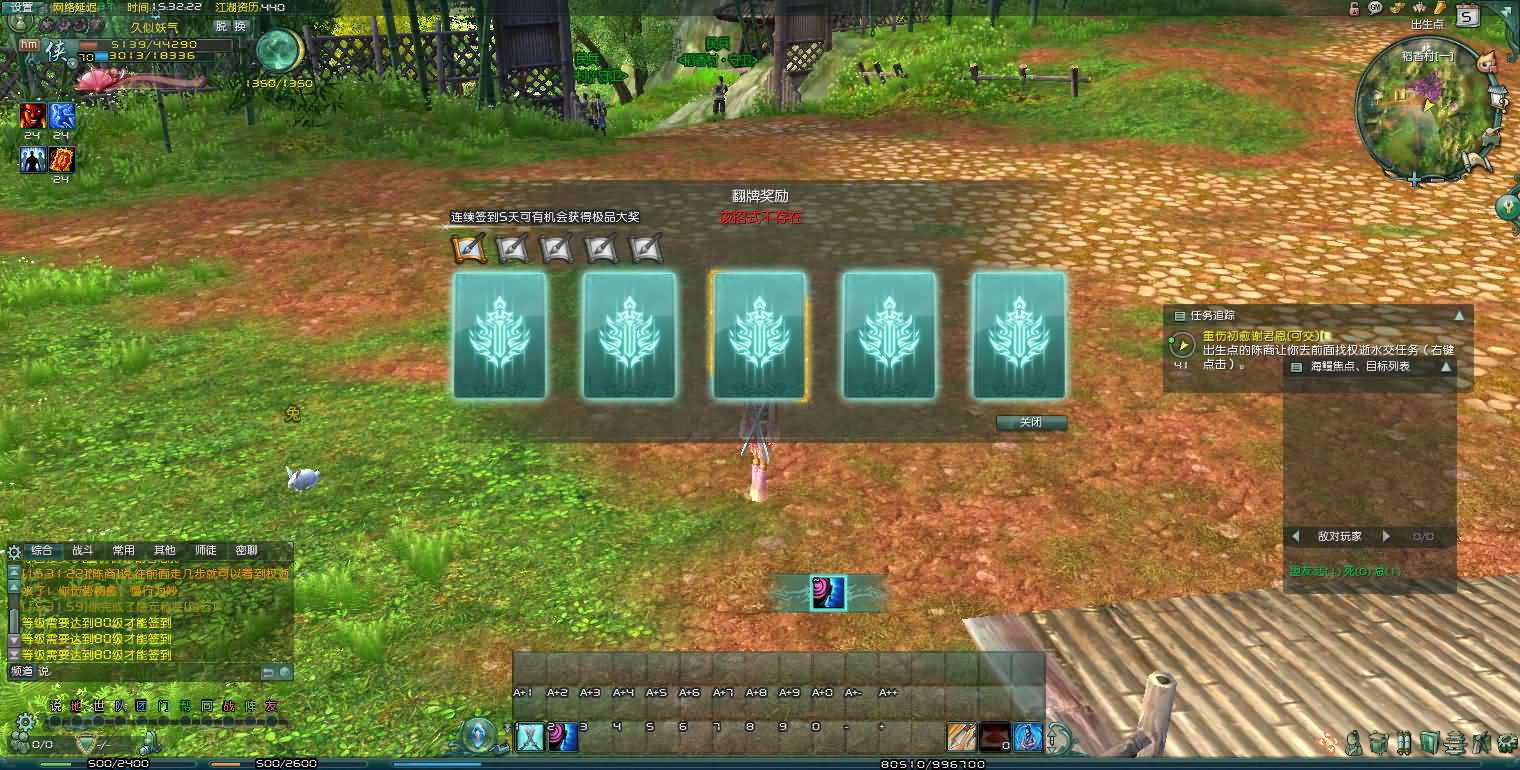Open the 频道 channel selector

(22, 671)
